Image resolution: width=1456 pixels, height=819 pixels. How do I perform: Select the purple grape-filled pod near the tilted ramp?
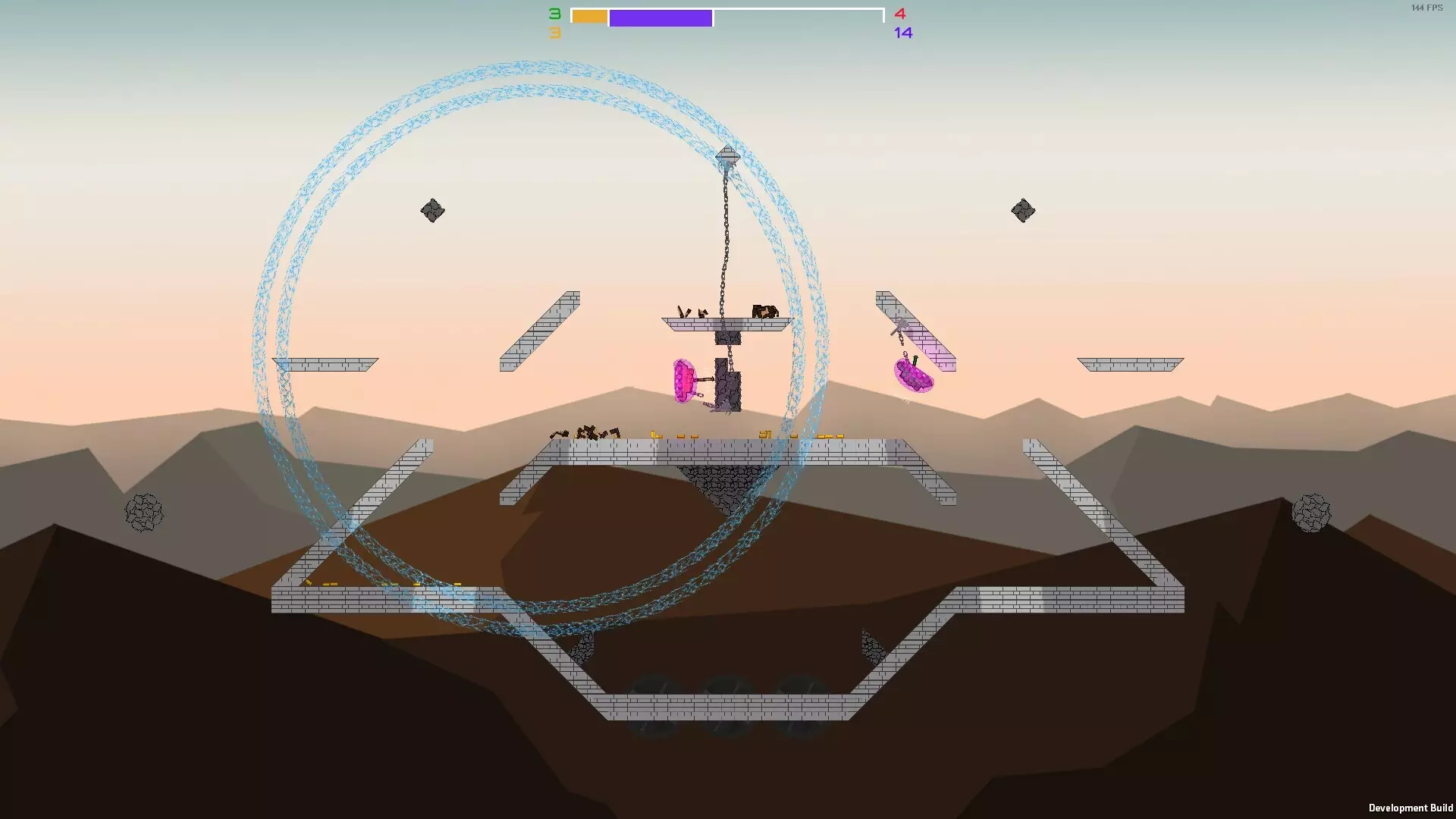[x=912, y=373]
